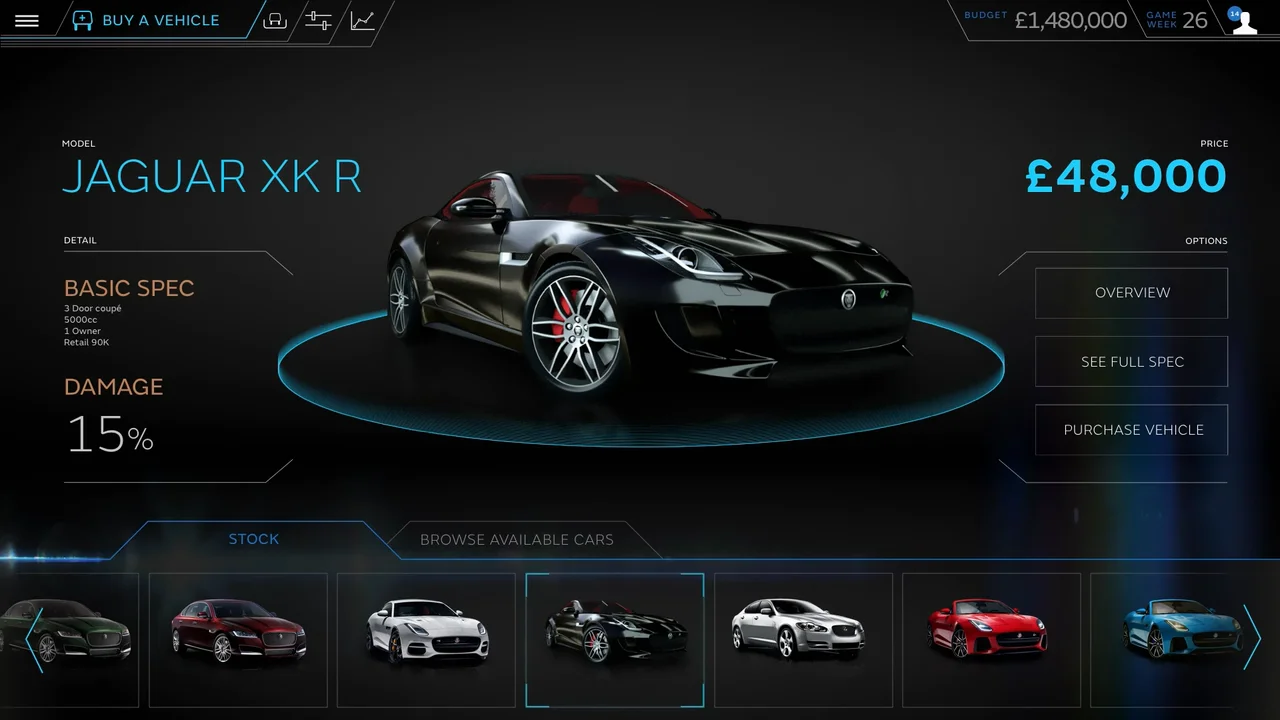Open the hamburger menu
Image resolution: width=1280 pixels, height=720 pixels.
(x=27, y=21)
